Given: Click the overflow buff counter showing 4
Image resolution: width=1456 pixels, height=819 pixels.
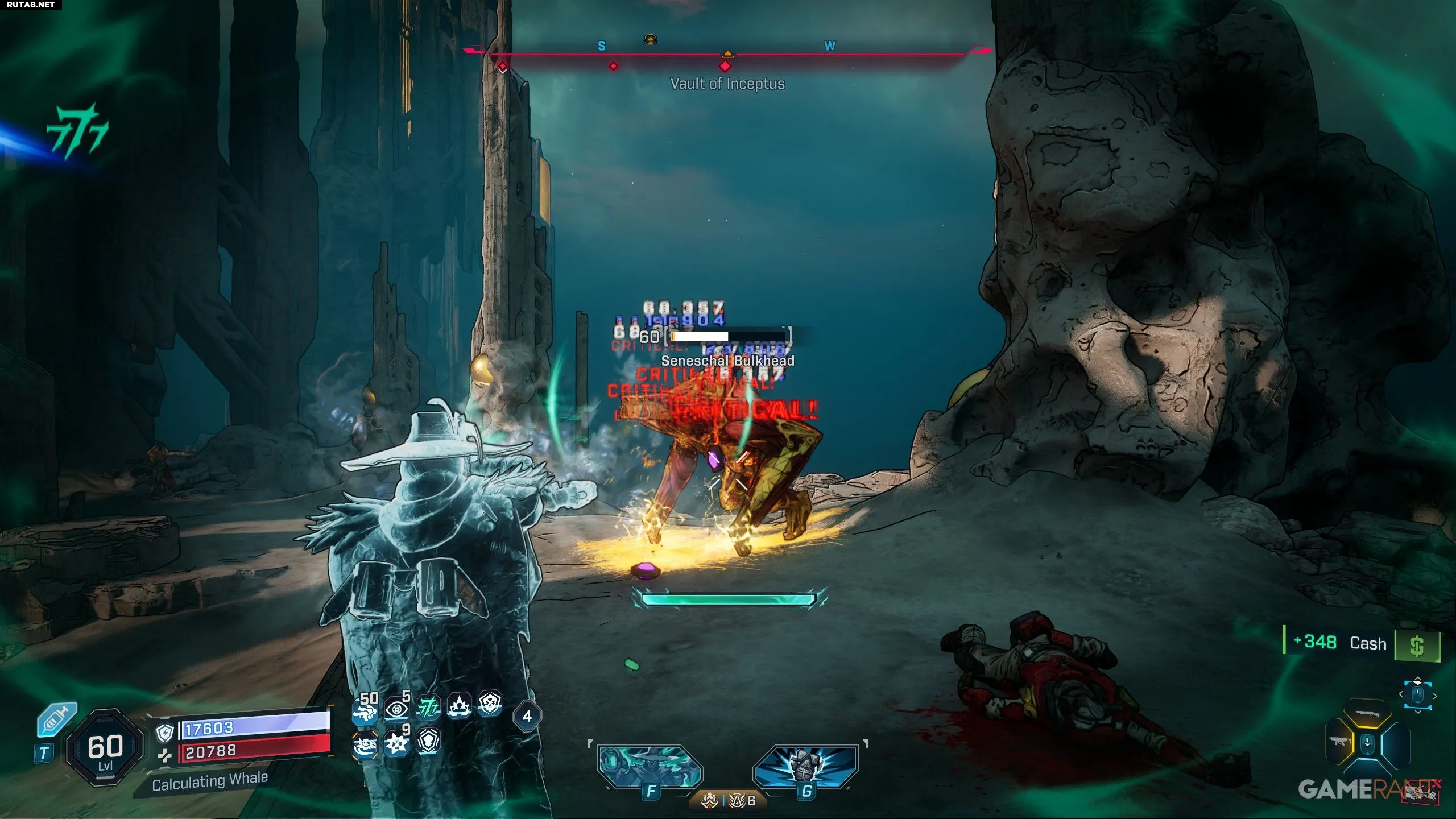Looking at the screenshot, I should click(527, 716).
